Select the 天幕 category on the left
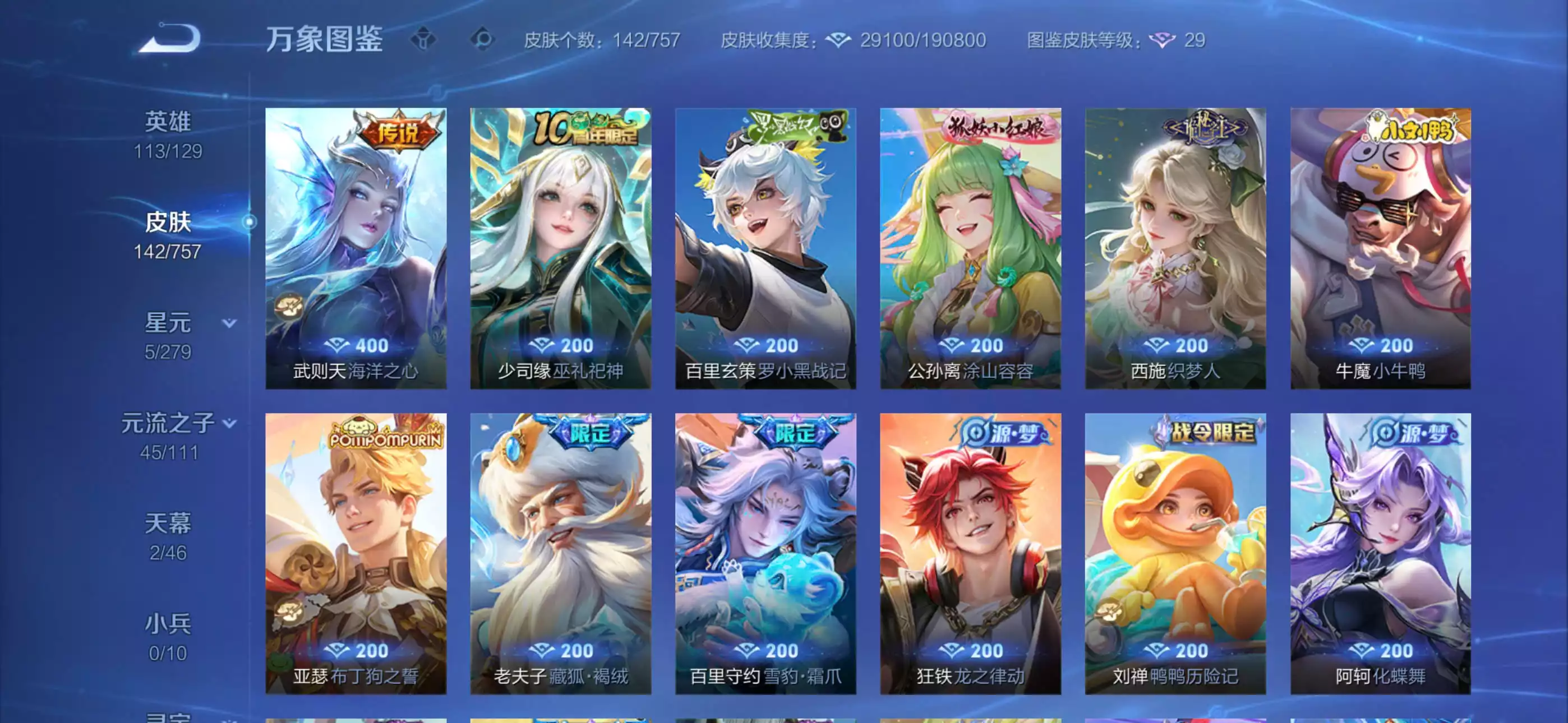 [x=169, y=524]
